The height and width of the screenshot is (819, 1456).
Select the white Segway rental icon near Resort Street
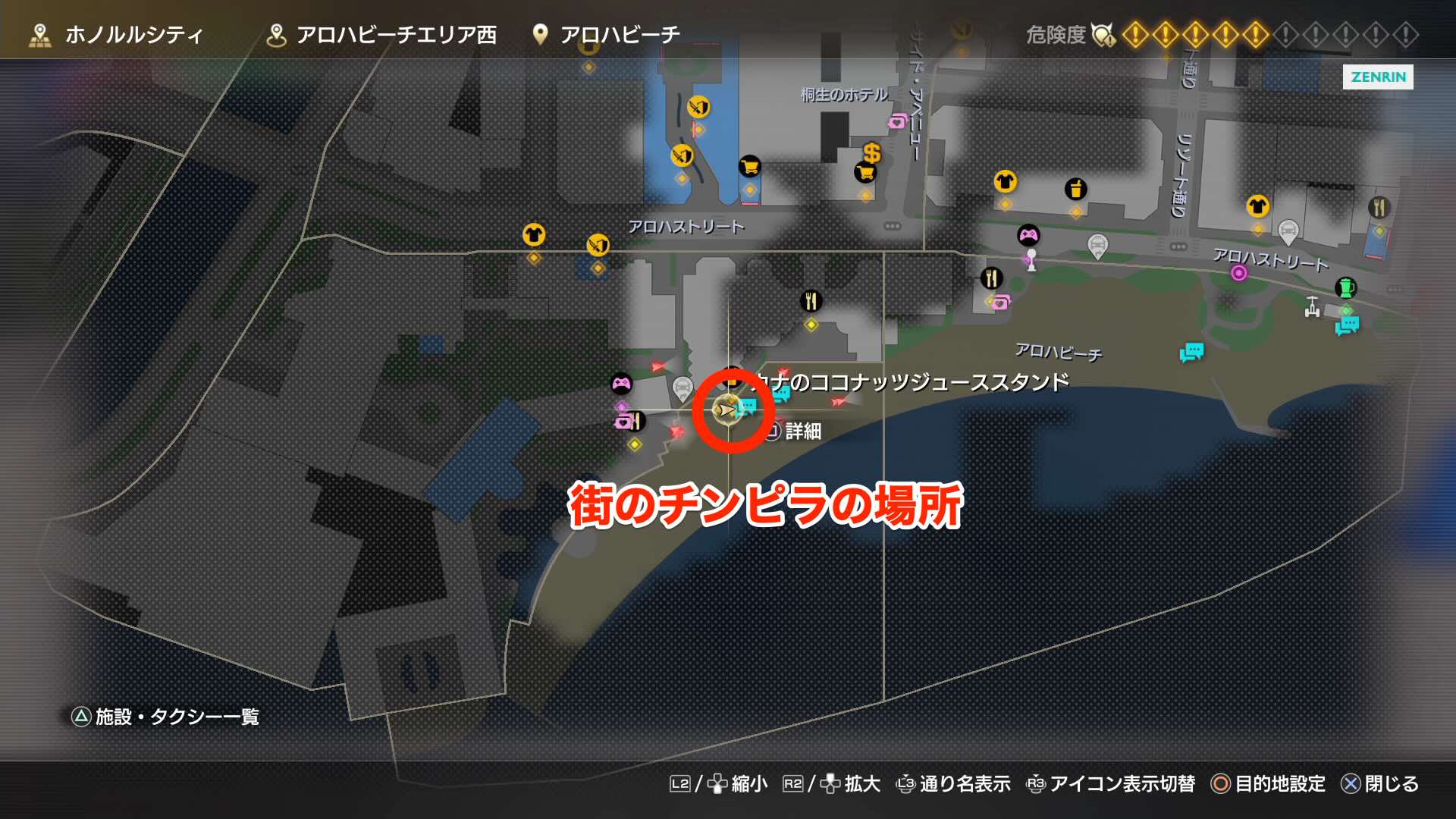click(x=1312, y=306)
